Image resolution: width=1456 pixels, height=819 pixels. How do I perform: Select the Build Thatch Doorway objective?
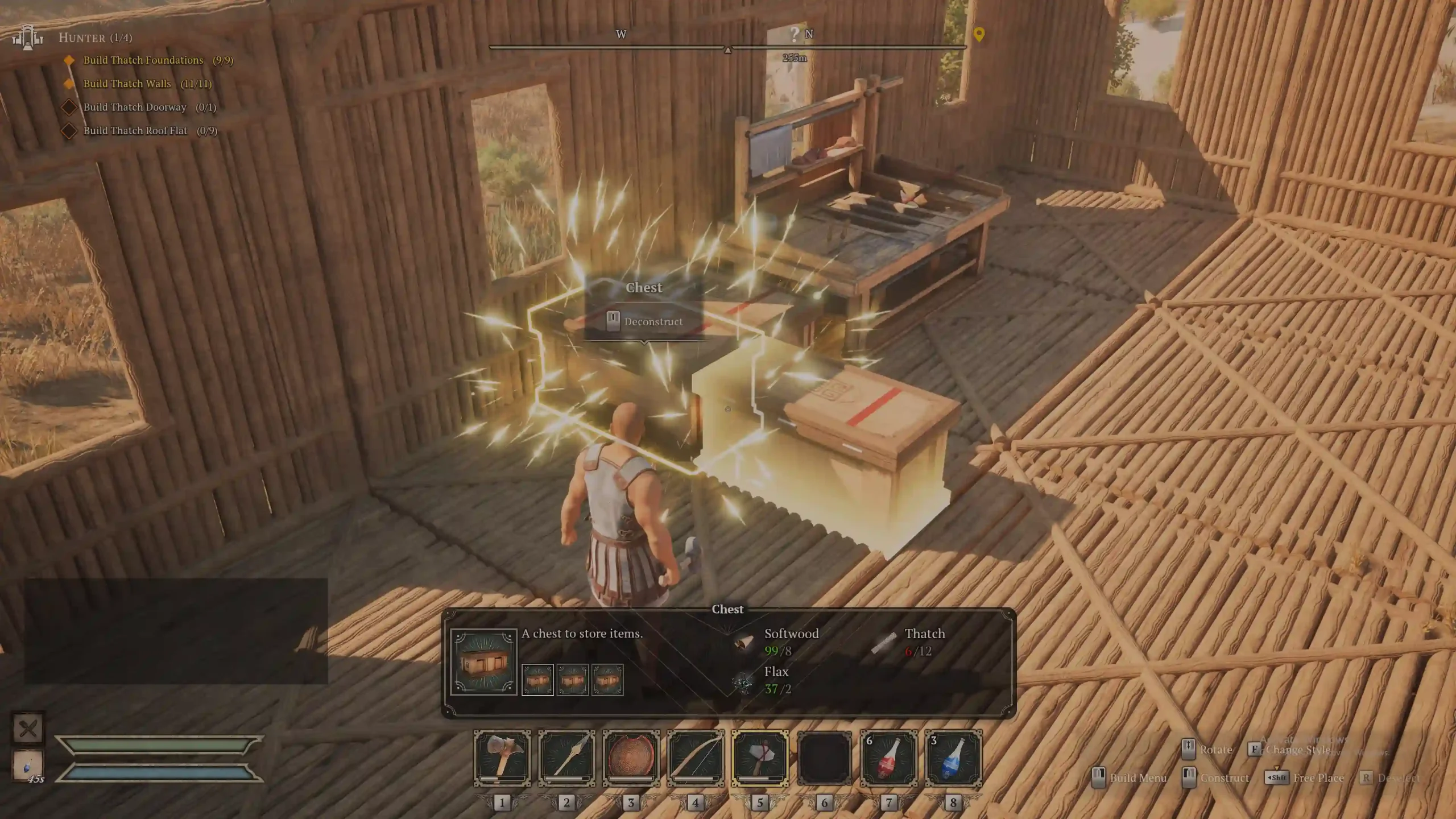[x=135, y=107]
